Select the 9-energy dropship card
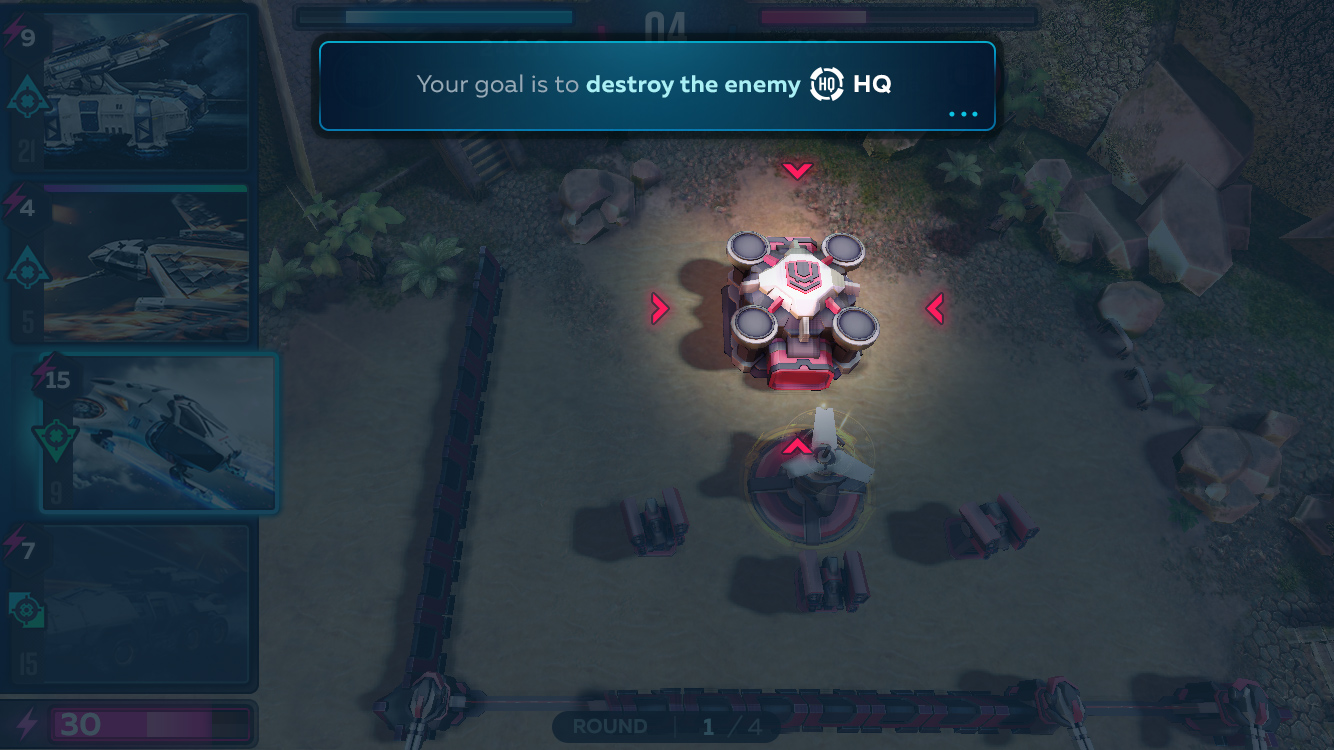Image resolution: width=1334 pixels, height=750 pixels. (x=130, y=92)
